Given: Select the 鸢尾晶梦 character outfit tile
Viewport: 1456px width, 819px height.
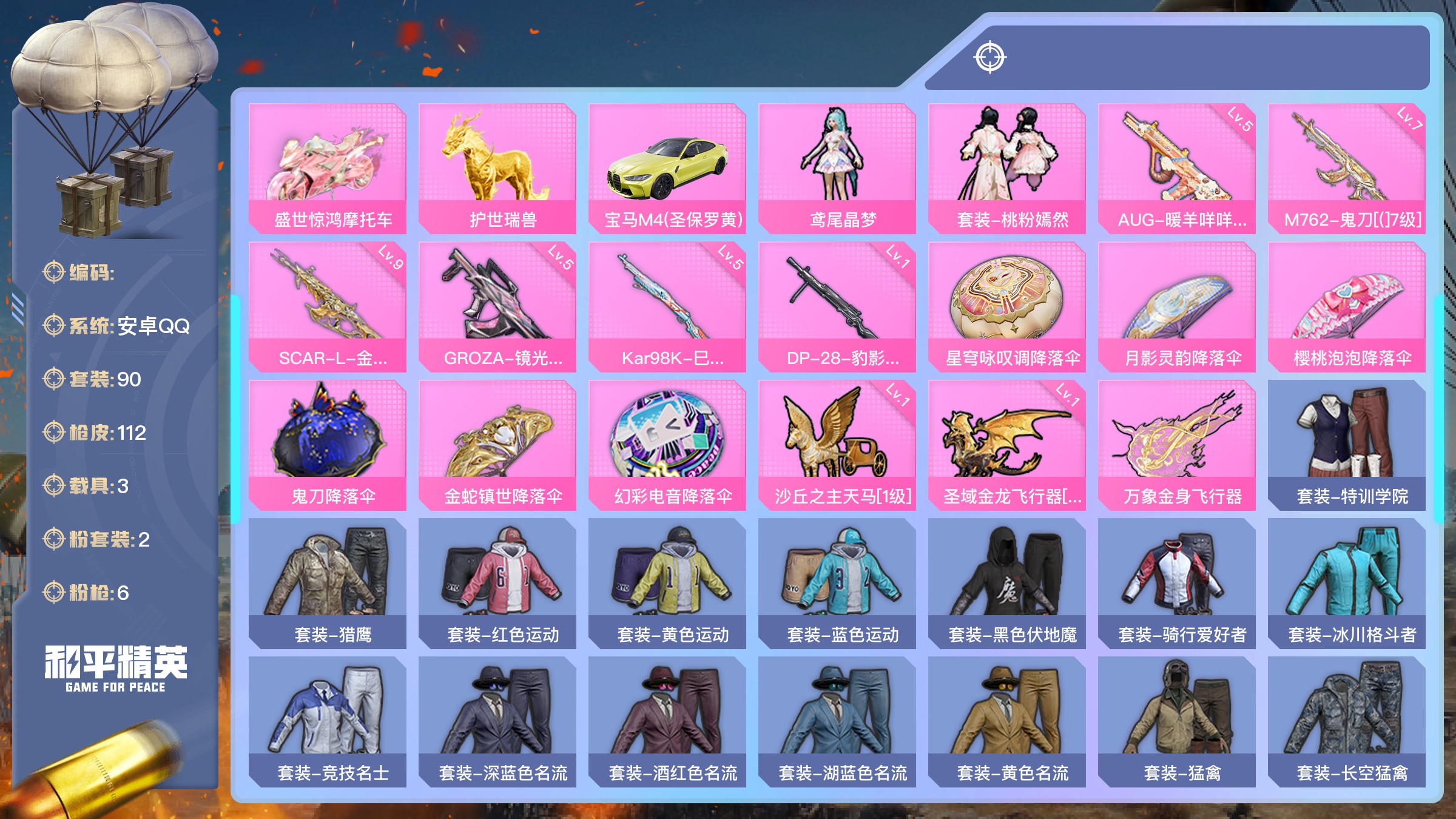Looking at the screenshot, I should click(837, 168).
